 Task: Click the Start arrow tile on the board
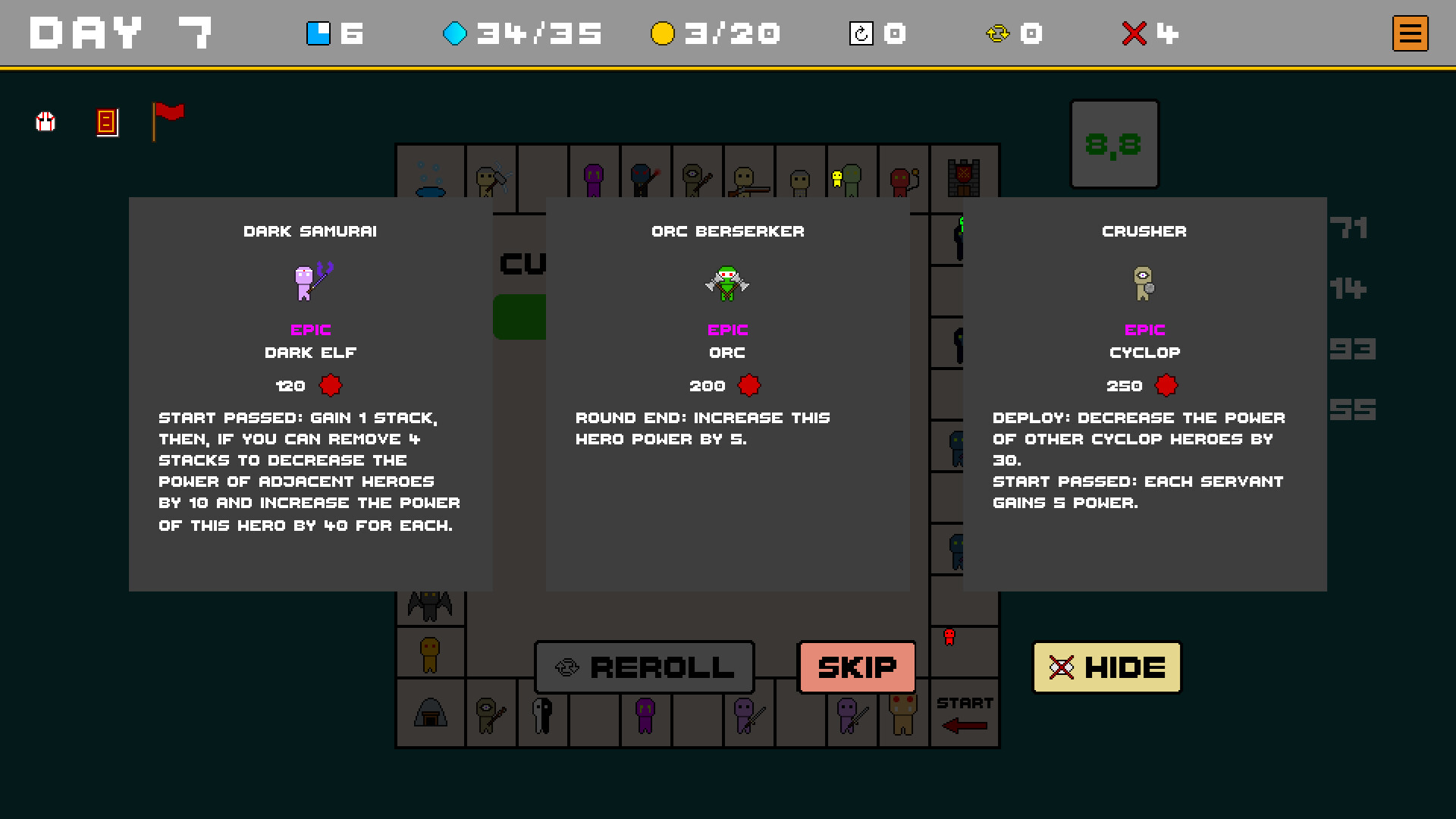[x=965, y=713]
